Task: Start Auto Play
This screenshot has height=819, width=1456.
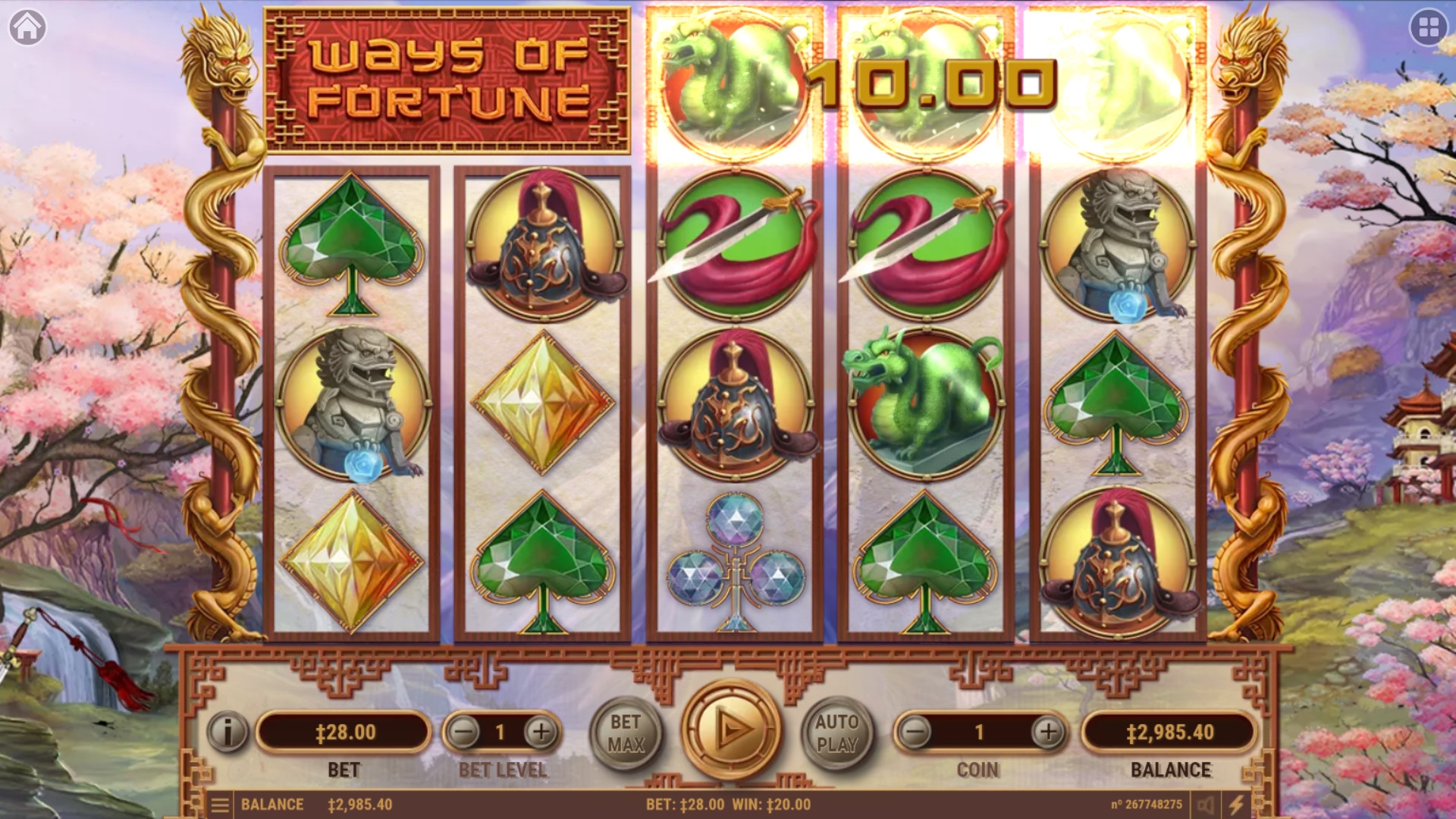Action: [837, 733]
